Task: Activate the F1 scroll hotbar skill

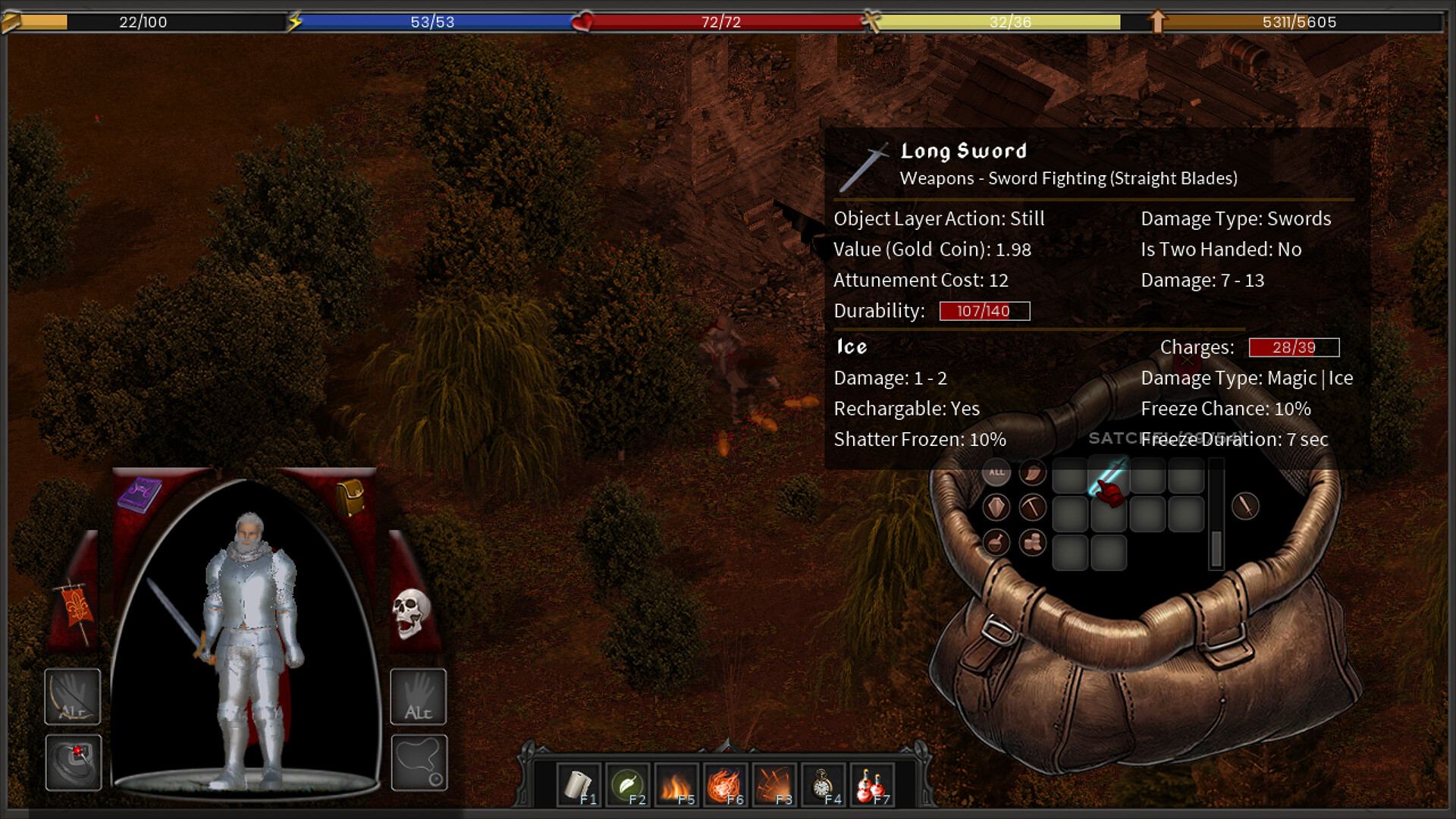Action: tap(580, 783)
